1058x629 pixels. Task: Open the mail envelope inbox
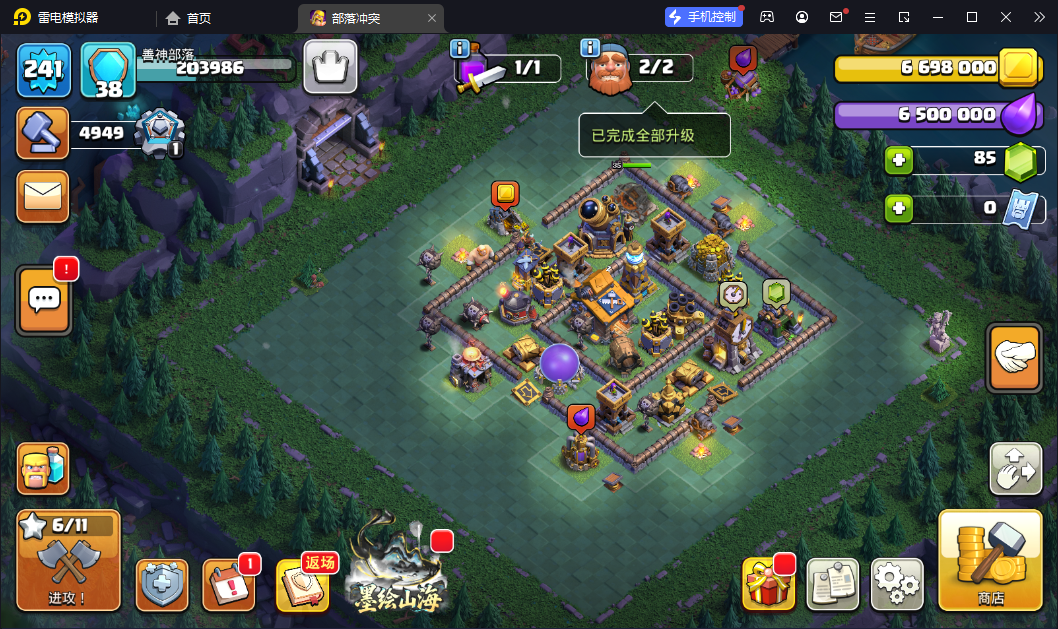43,196
